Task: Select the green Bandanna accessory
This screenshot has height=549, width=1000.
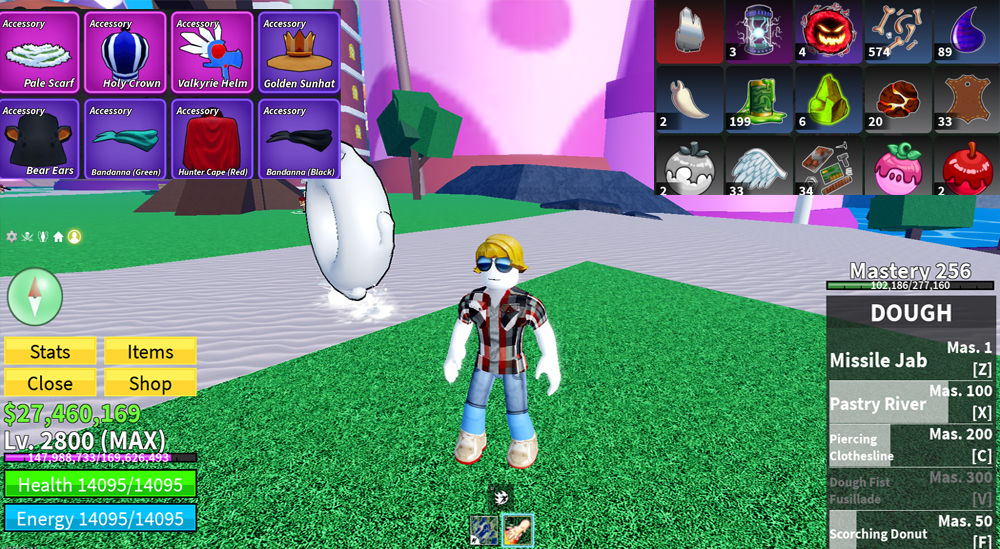Action: pos(126,139)
